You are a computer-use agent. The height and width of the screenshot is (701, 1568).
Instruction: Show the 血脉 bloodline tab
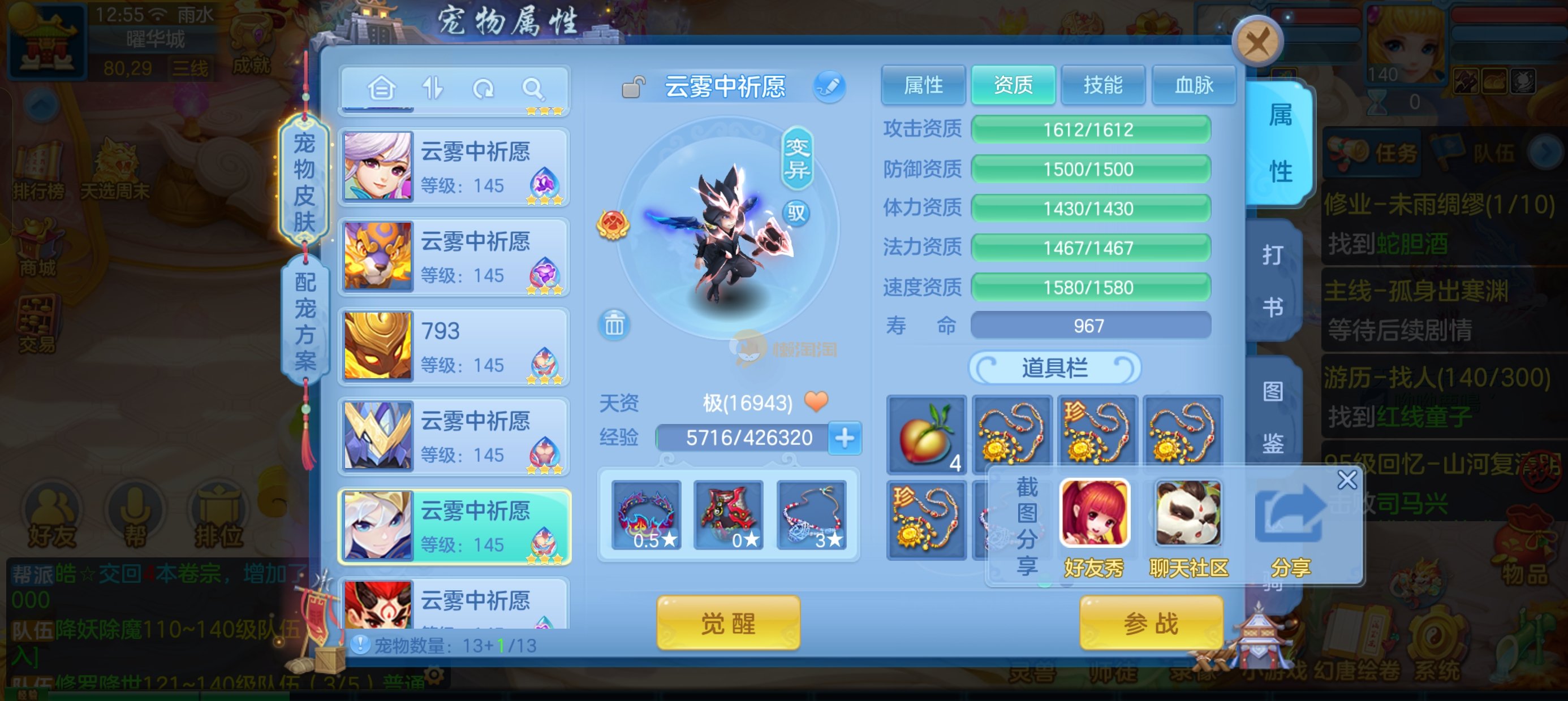coord(1193,85)
